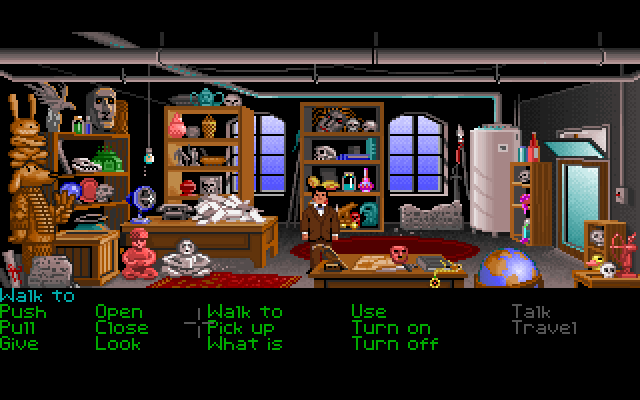Select the Open verb
This screenshot has width=640, height=400.
click(x=119, y=312)
